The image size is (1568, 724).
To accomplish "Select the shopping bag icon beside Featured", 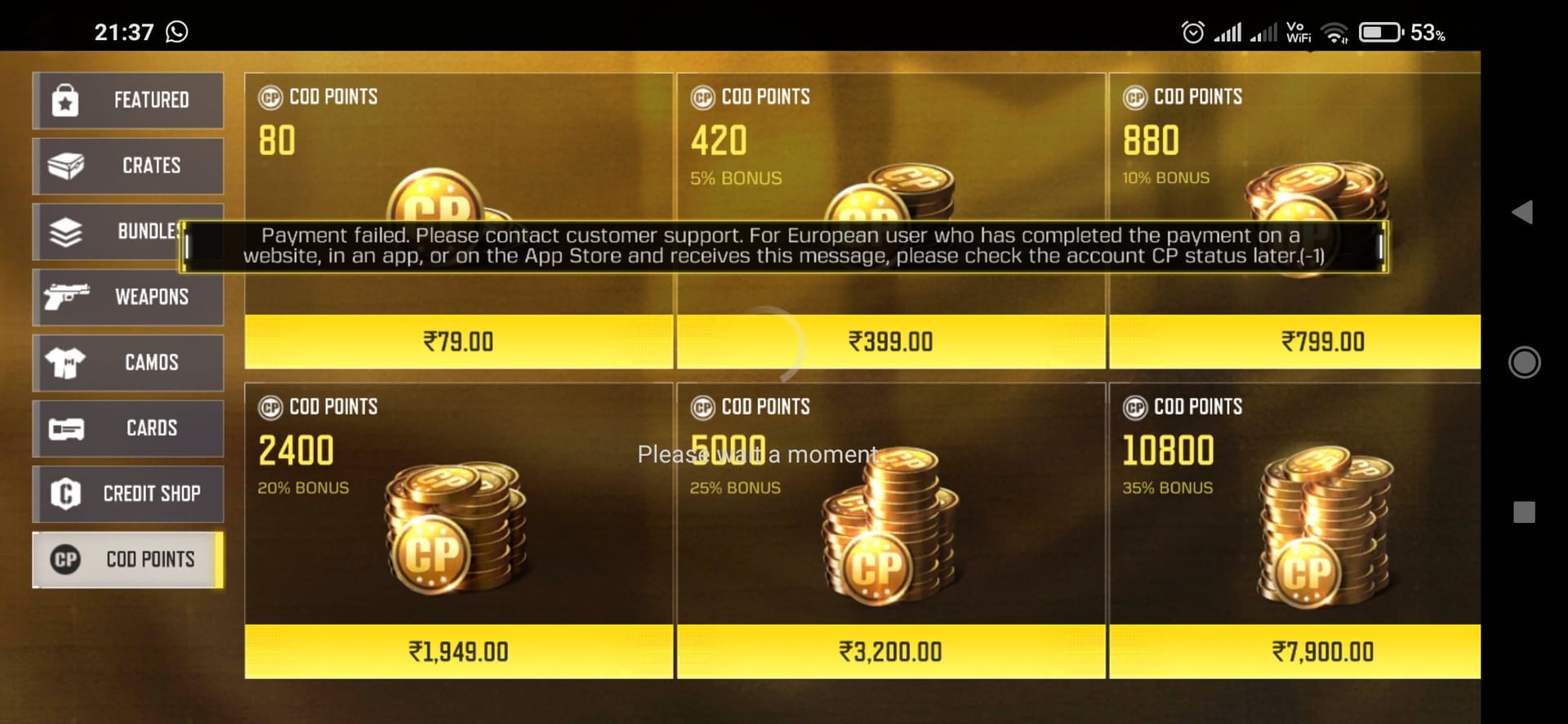I will 67,100.
